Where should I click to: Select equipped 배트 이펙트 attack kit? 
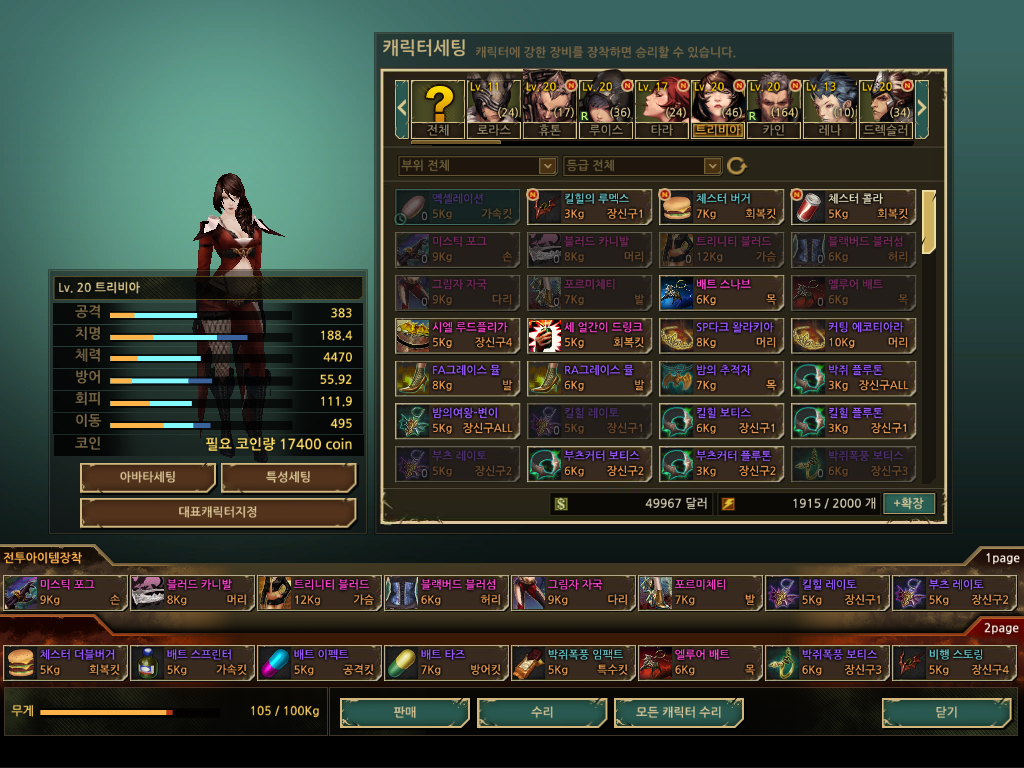coord(320,662)
